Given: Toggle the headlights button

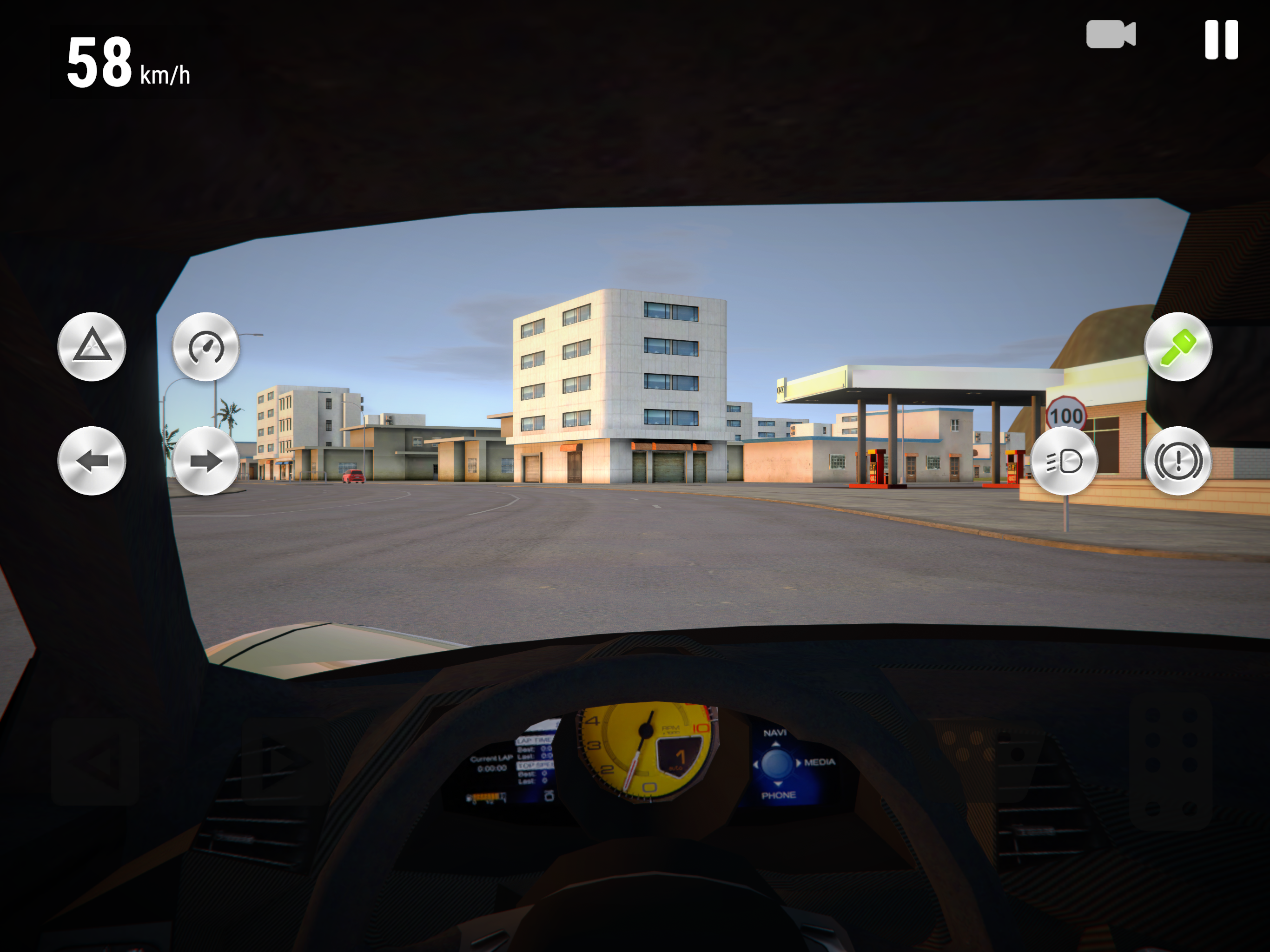Looking at the screenshot, I should 1064,461.
